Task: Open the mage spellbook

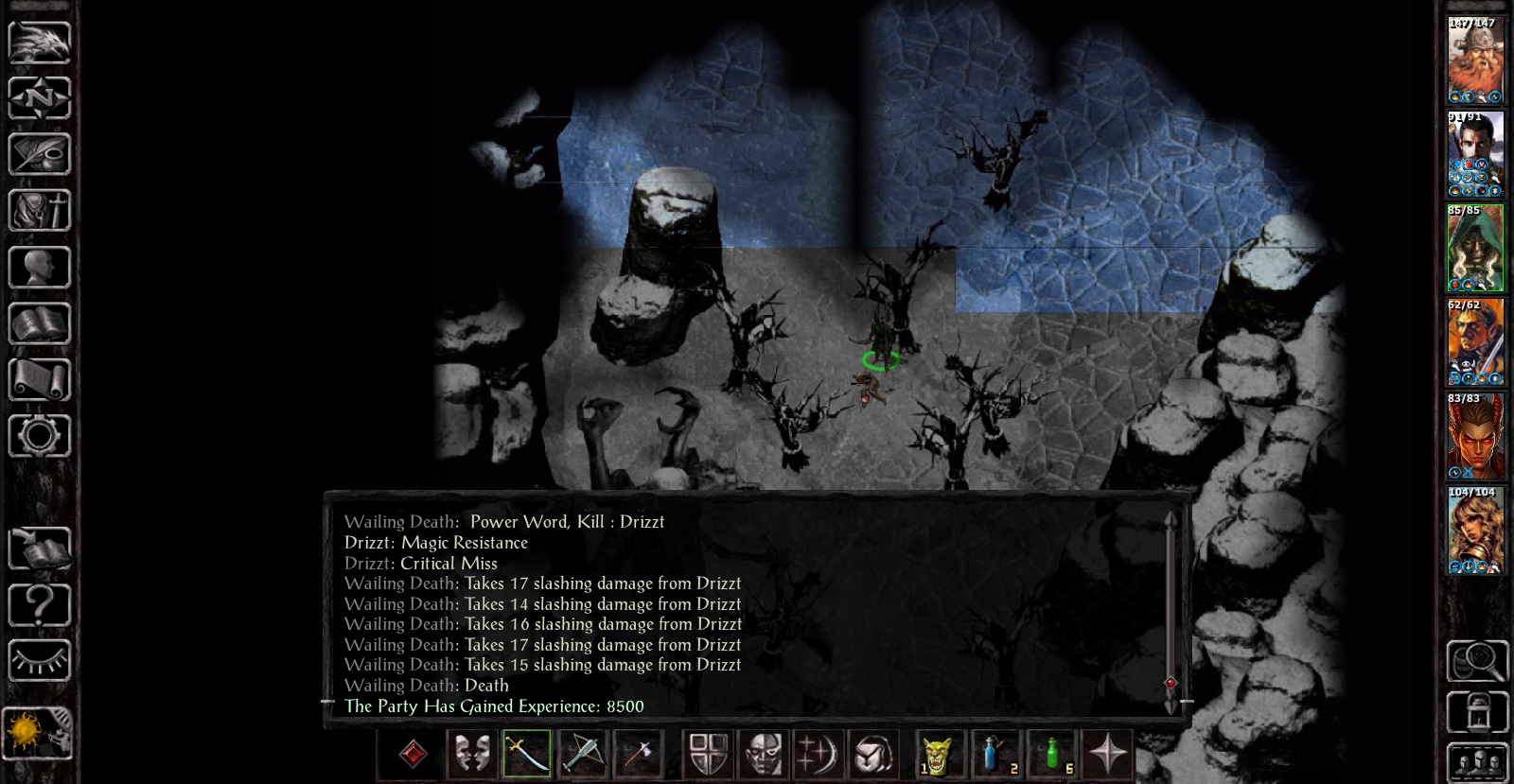Action: click(x=39, y=323)
